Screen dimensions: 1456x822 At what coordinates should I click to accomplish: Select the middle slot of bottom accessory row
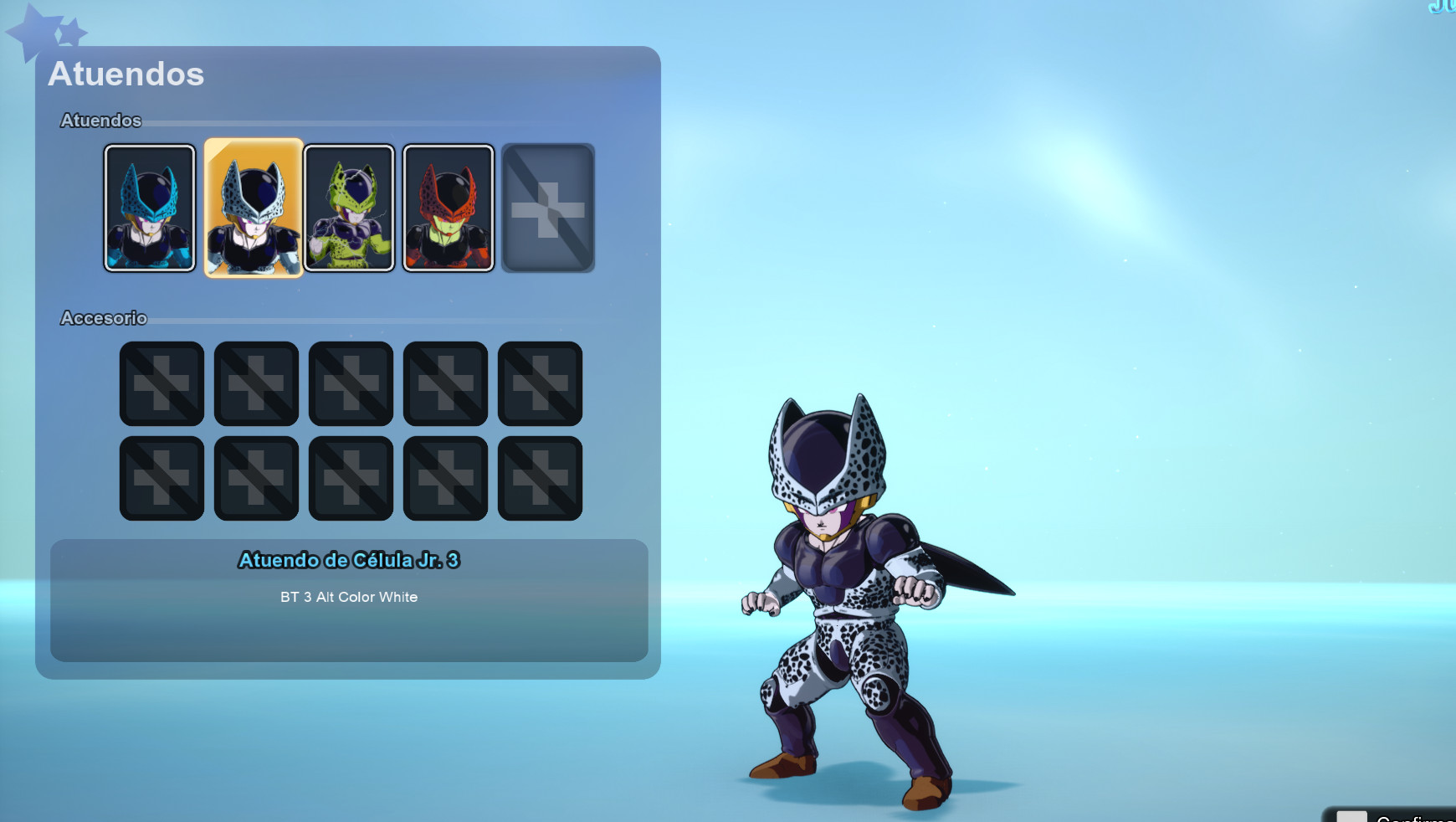pyautogui.click(x=350, y=479)
